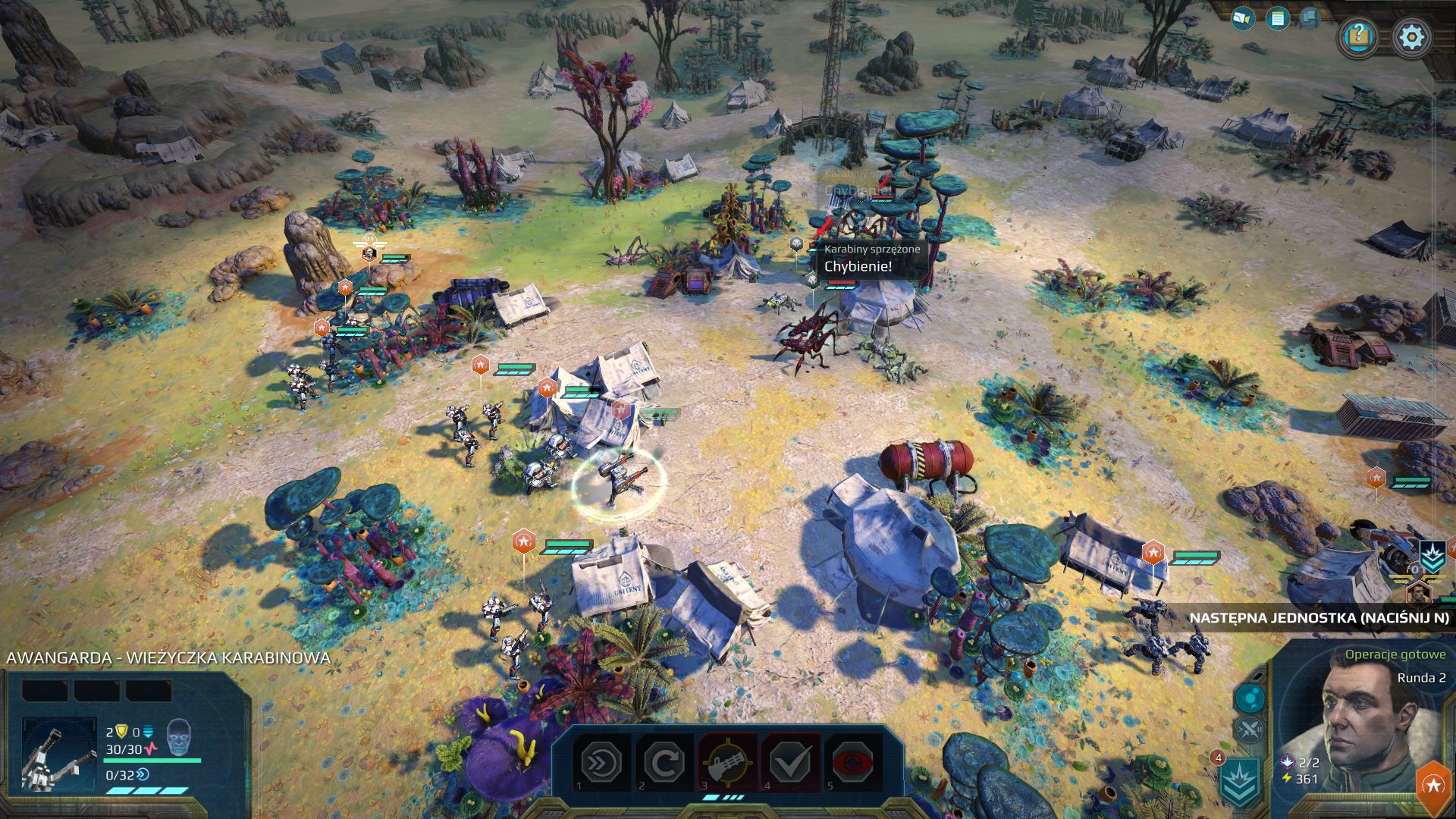Click the checkmark end-turn ability
Image resolution: width=1456 pixels, height=819 pixels.
click(790, 763)
